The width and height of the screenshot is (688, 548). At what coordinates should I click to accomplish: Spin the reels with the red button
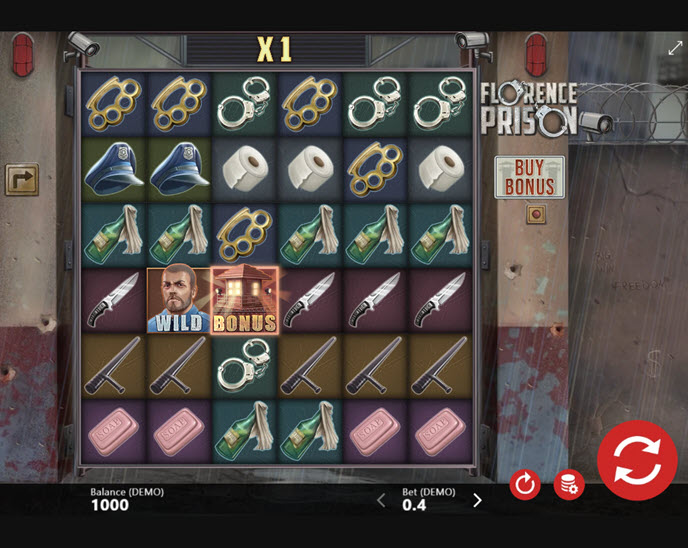point(638,460)
